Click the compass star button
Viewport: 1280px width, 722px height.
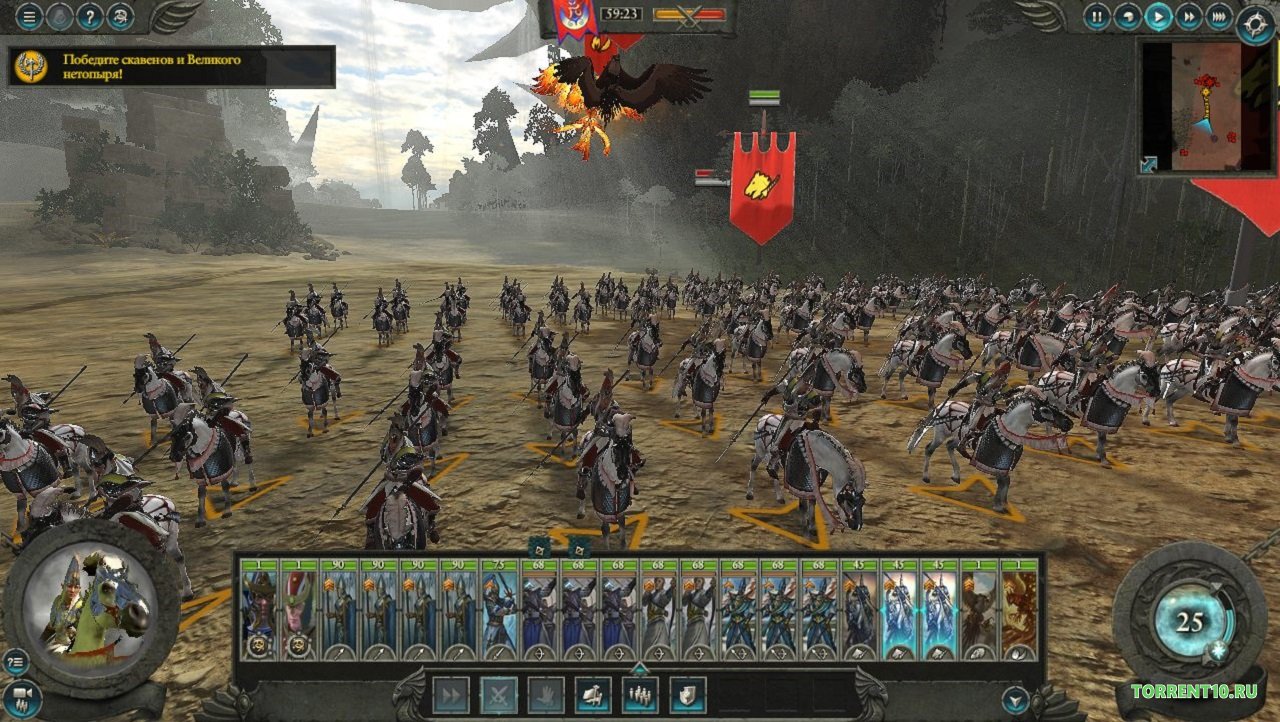[1256, 24]
